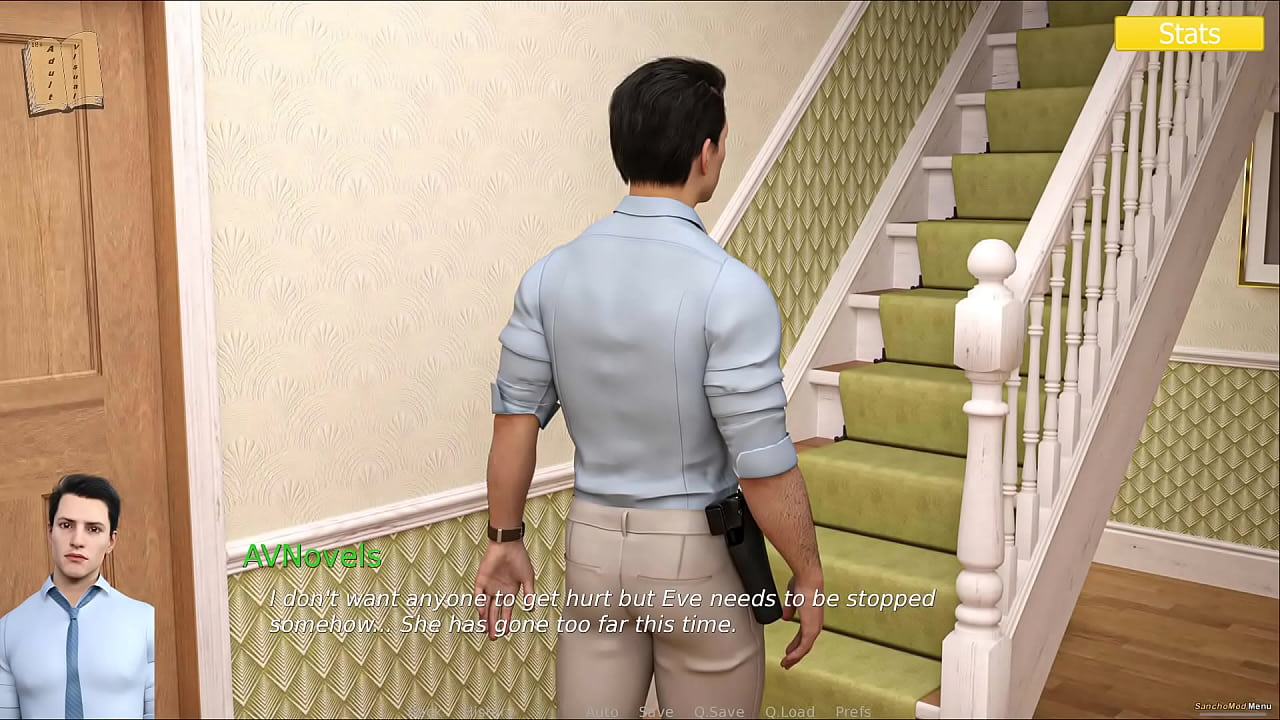Click the AVNovels speaker name

click(314, 558)
